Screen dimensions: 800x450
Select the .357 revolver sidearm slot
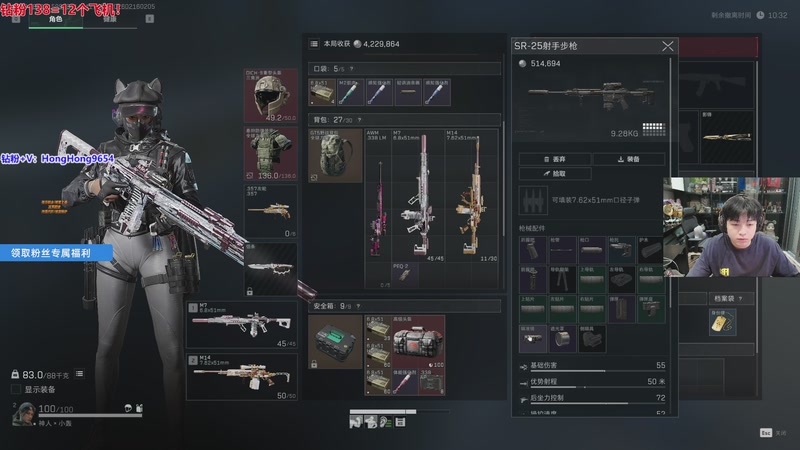click(x=270, y=211)
